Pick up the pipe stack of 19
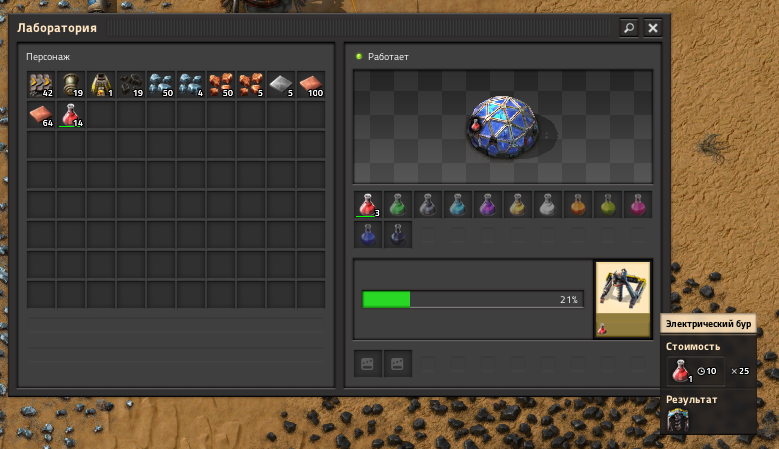The height and width of the screenshot is (449, 779). click(x=71, y=85)
